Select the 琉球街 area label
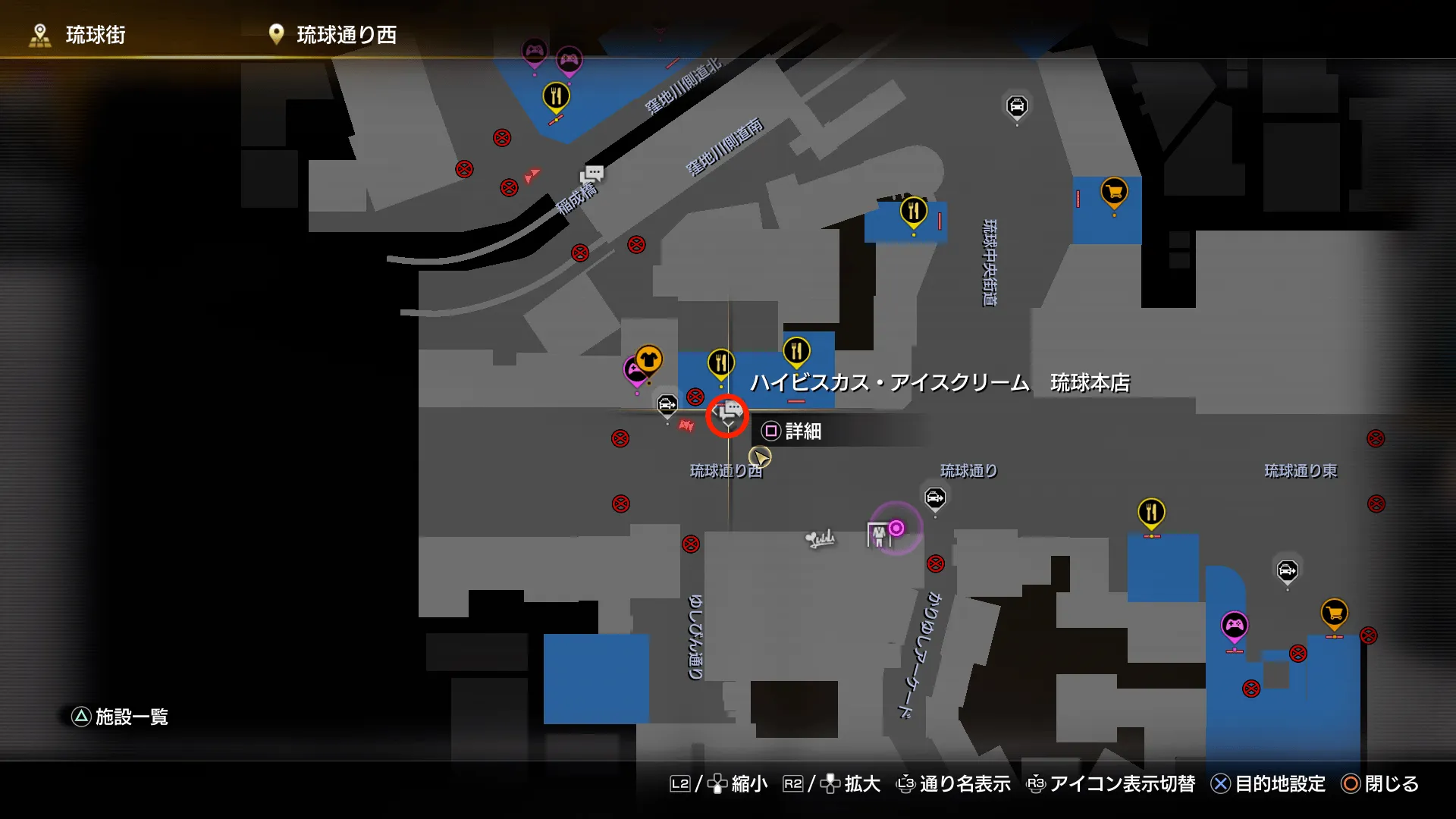Image resolution: width=1456 pixels, height=819 pixels. coord(97,34)
